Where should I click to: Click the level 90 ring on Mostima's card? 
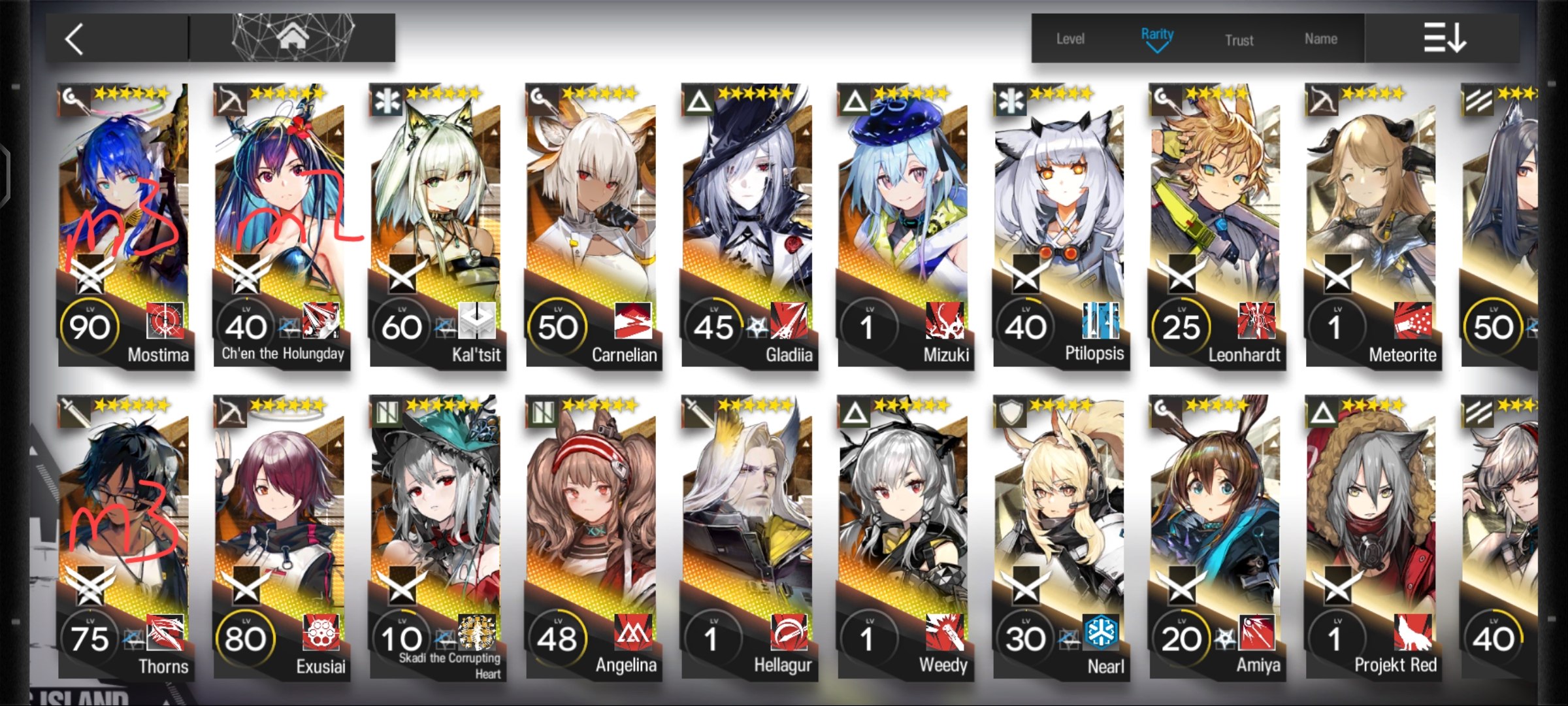coord(91,326)
